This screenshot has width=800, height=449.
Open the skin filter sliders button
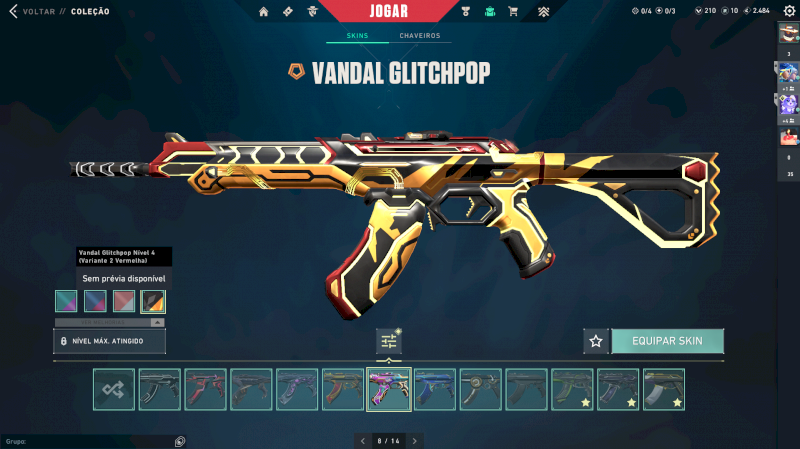tap(389, 341)
